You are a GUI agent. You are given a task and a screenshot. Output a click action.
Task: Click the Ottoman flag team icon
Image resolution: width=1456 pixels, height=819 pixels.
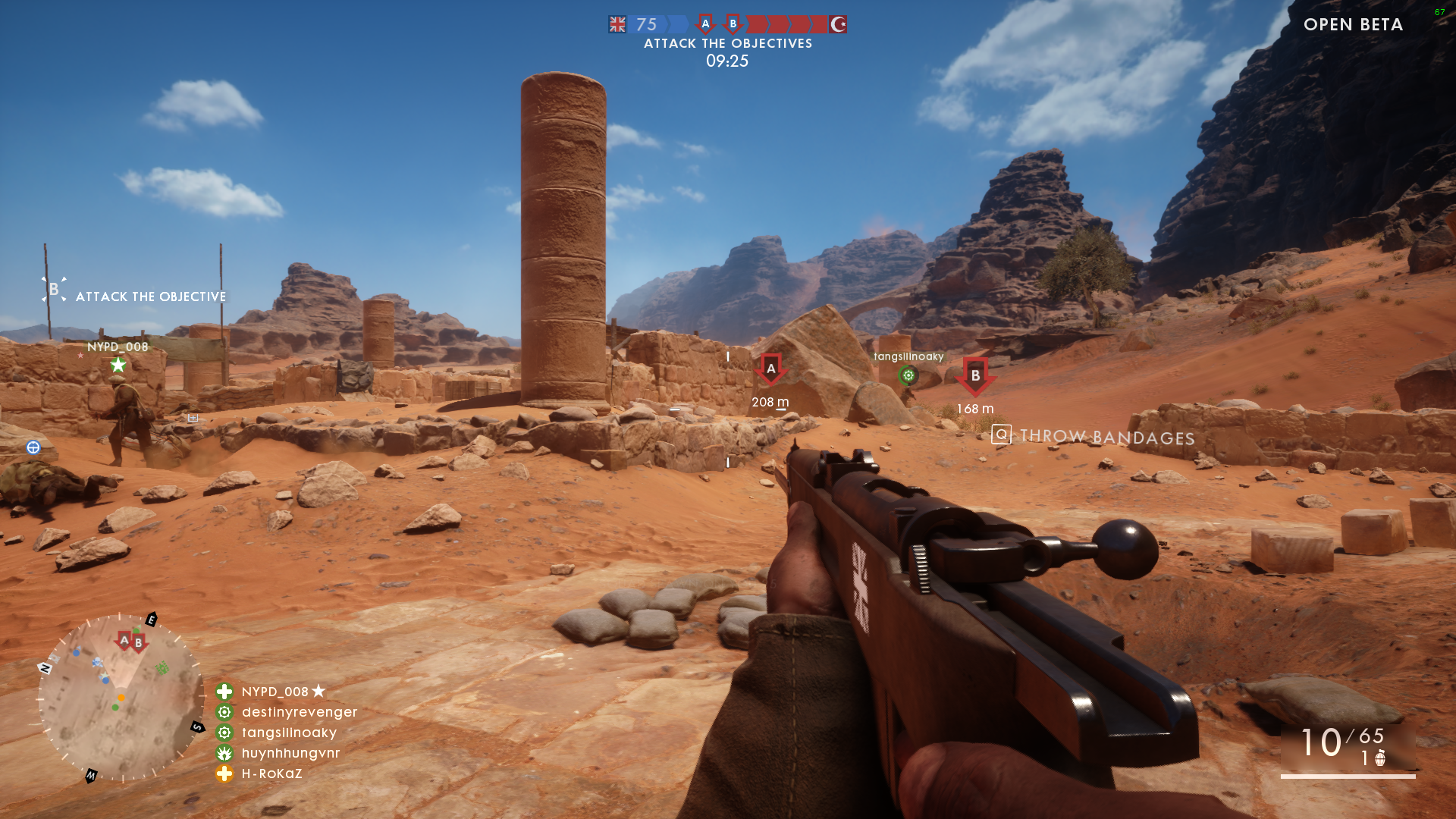(838, 24)
